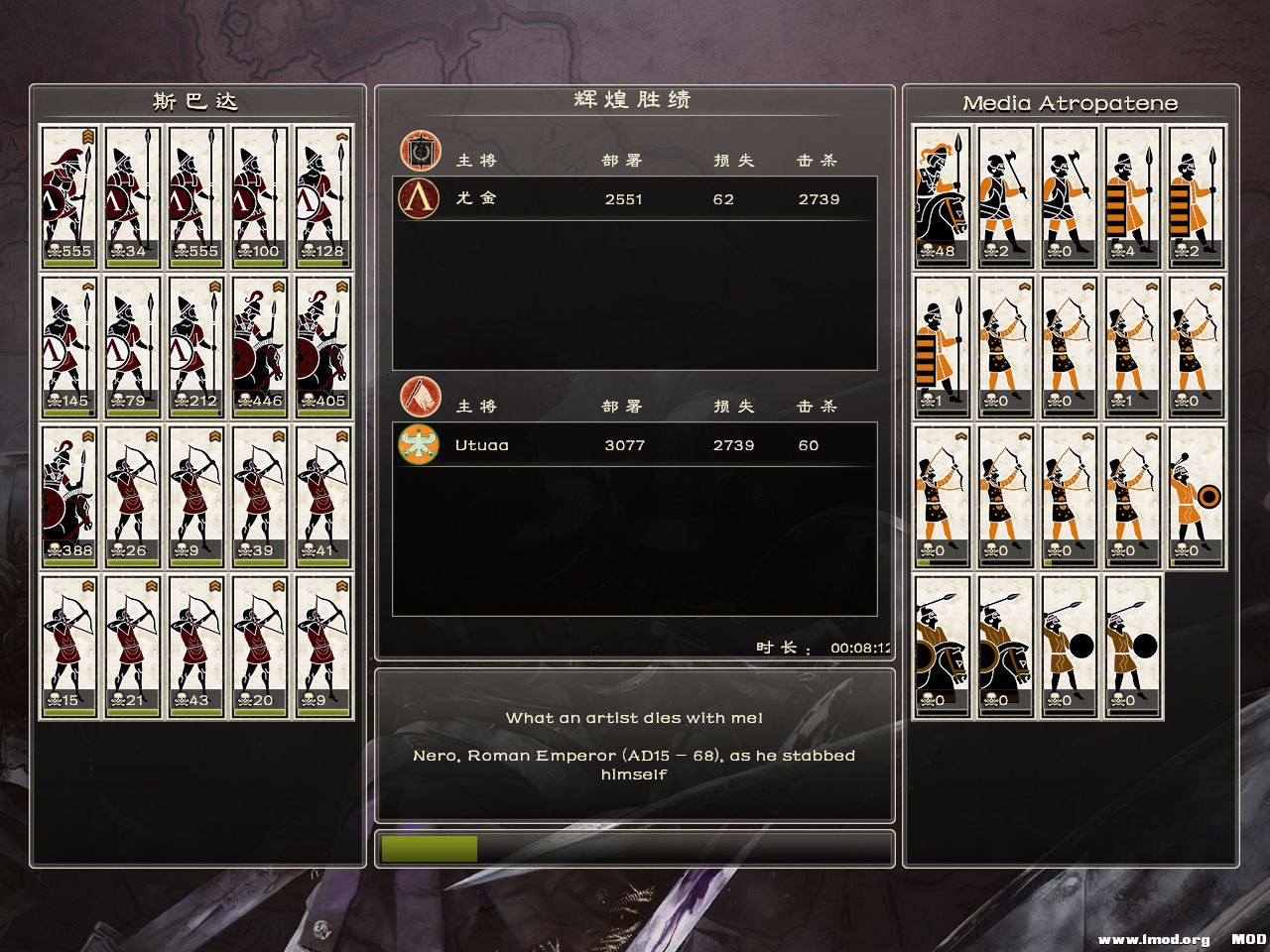Choose the Spartan unit card with 128 kills
Screen dimensions: 1270x952
point(322,197)
